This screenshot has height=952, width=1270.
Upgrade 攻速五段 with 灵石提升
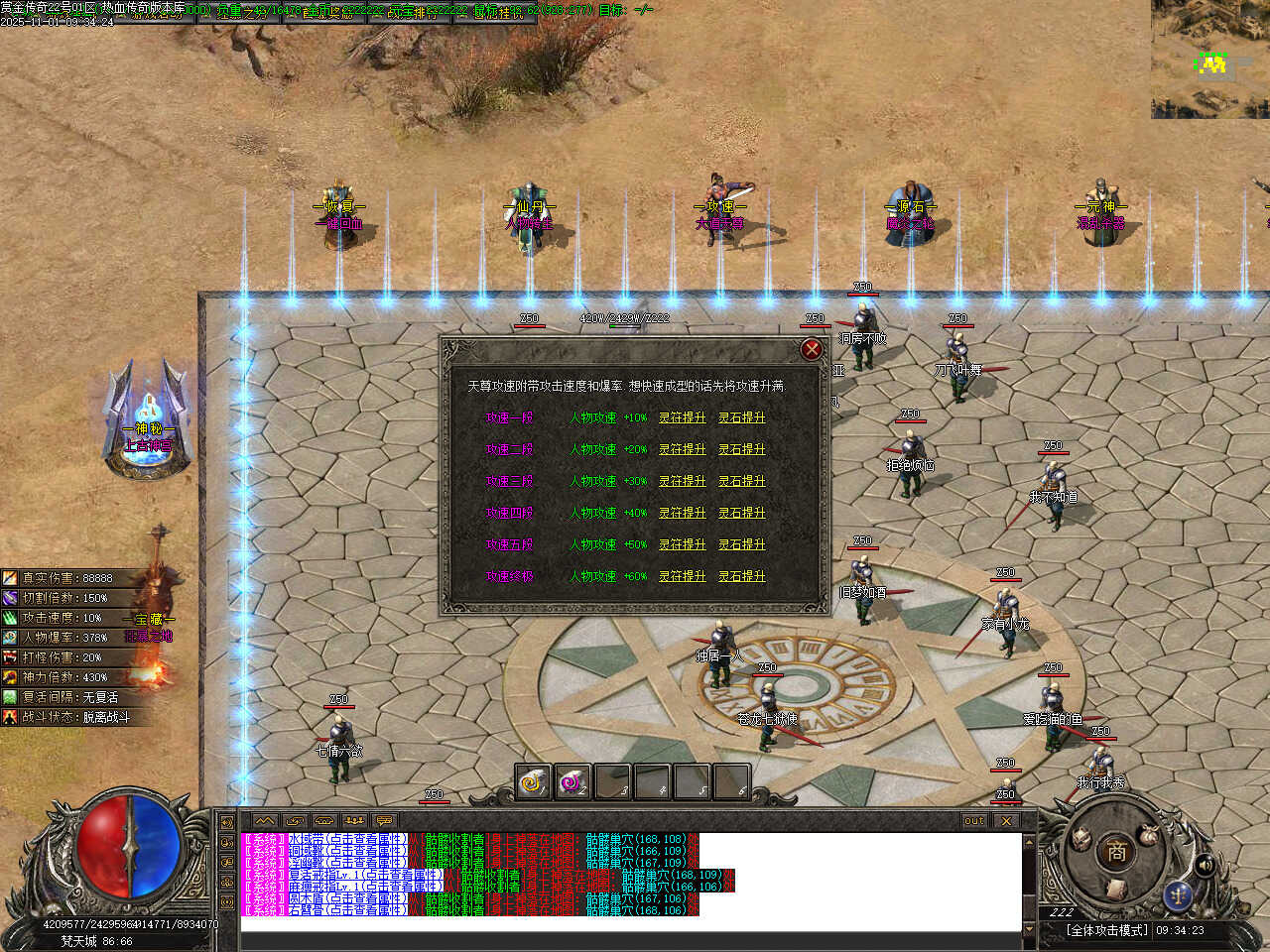click(x=742, y=544)
